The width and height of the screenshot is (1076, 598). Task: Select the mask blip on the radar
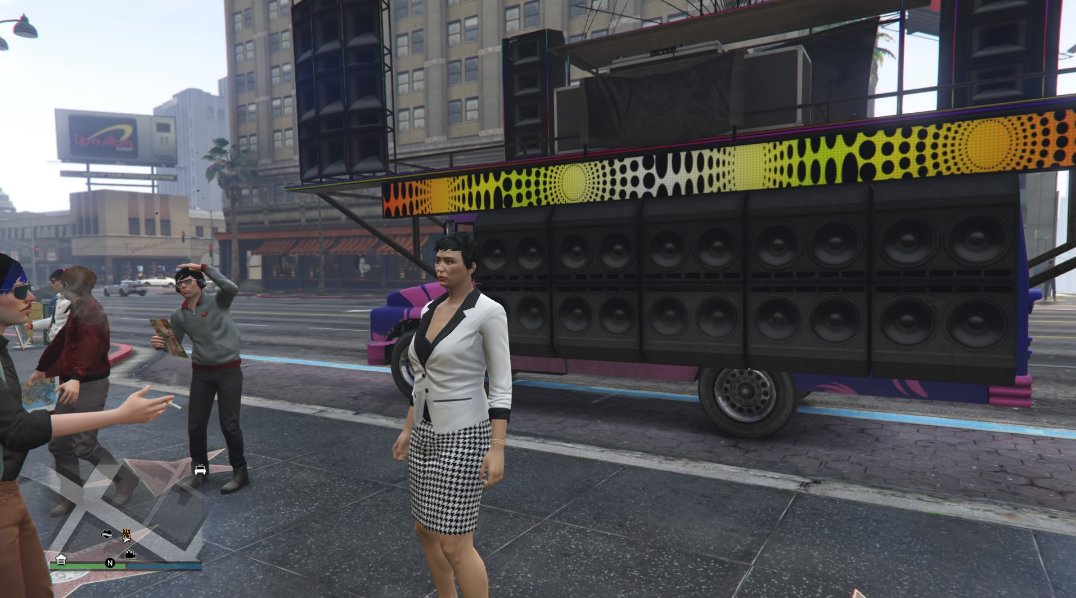pos(106,535)
